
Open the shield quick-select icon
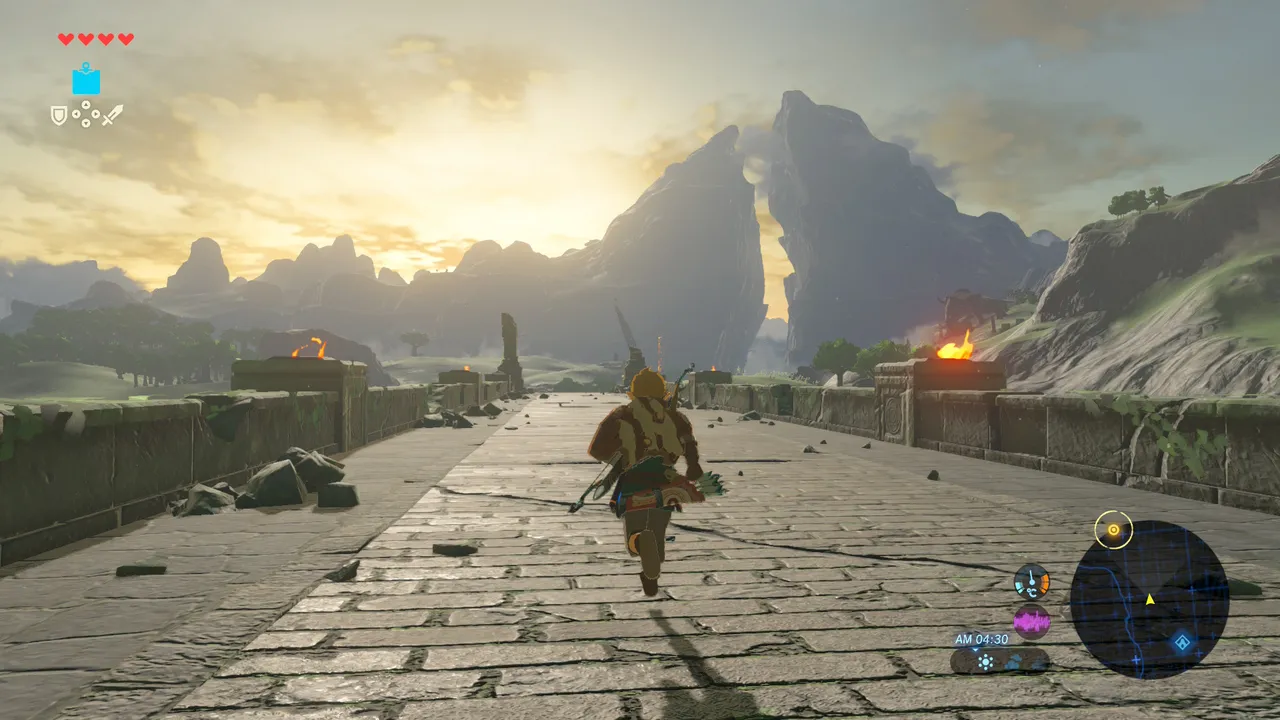[x=59, y=115]
